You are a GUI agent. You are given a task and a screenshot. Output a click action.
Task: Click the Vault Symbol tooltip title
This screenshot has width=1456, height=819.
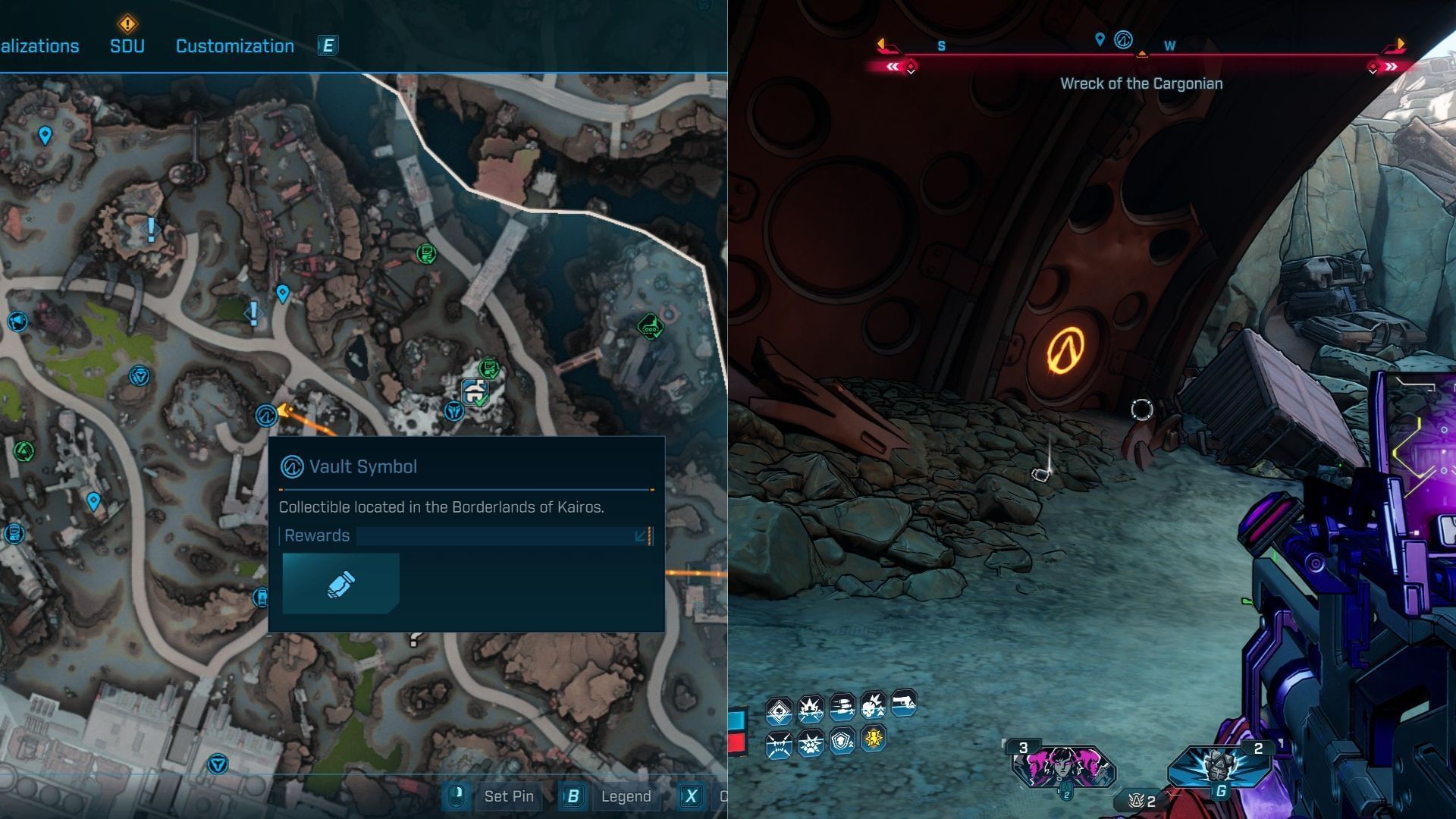(x=362, y=466)
